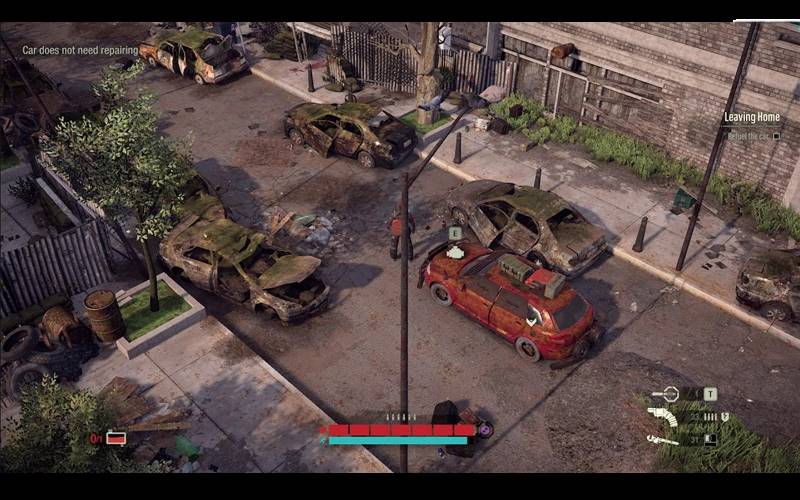The height and width of the screenshot is (500, 800).
Task: Open the Leaving Home quest tracker
Action: pos(752,118)
